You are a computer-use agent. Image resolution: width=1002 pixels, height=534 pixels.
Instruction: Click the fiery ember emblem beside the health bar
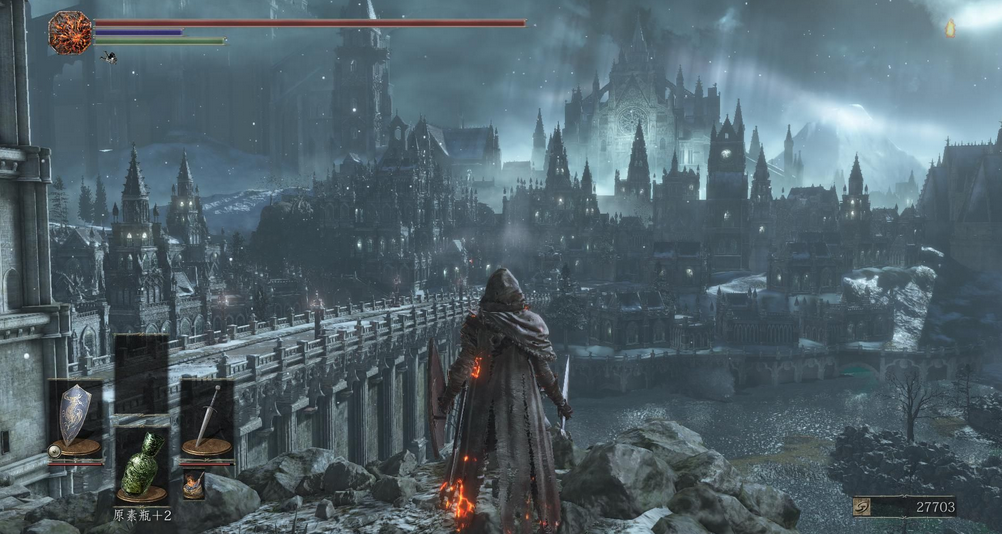[x=69, y=32]
